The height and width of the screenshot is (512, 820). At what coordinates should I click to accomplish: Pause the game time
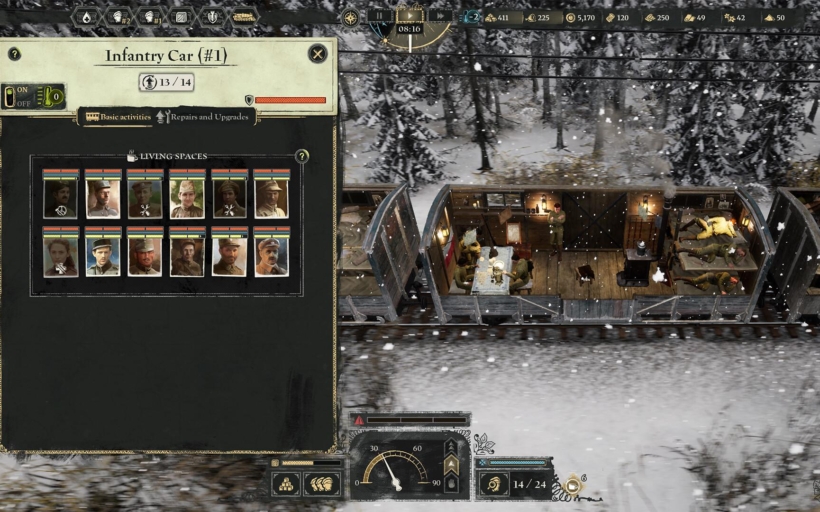(382, 16)
